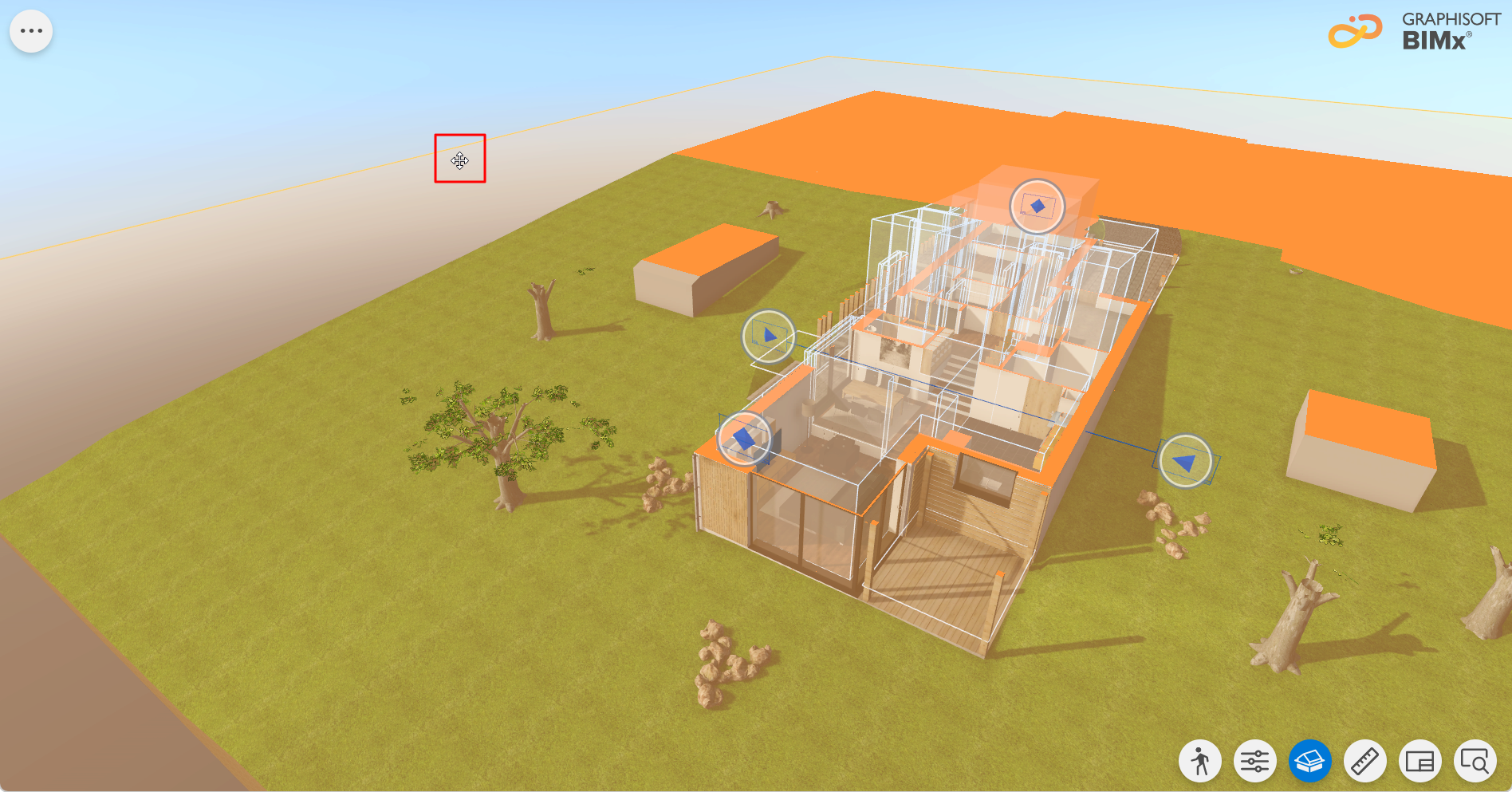Open the magnifying glass search button
This screenshot has width=1512, height=792.
coord(1475,762)
